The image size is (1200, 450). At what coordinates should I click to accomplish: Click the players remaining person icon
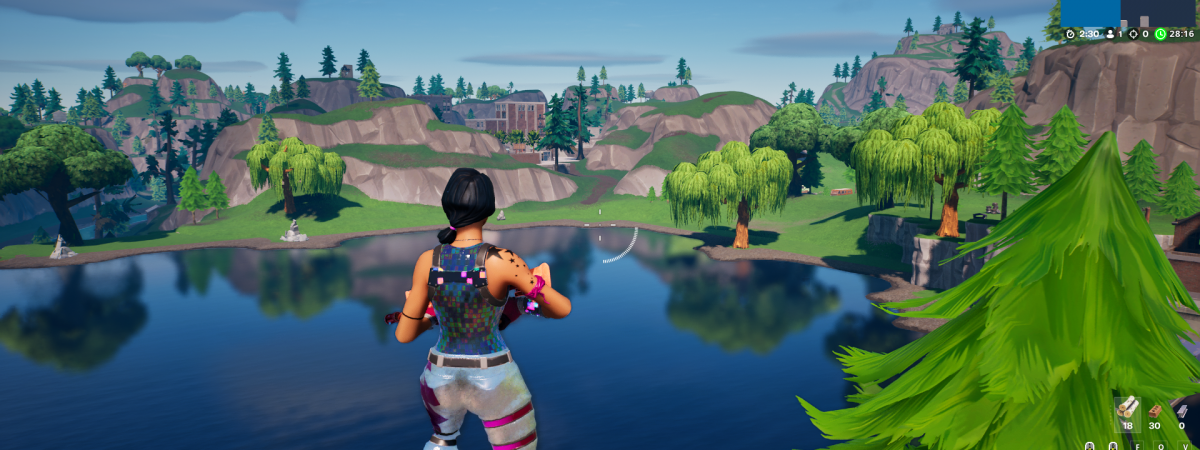pos(1108,34)
